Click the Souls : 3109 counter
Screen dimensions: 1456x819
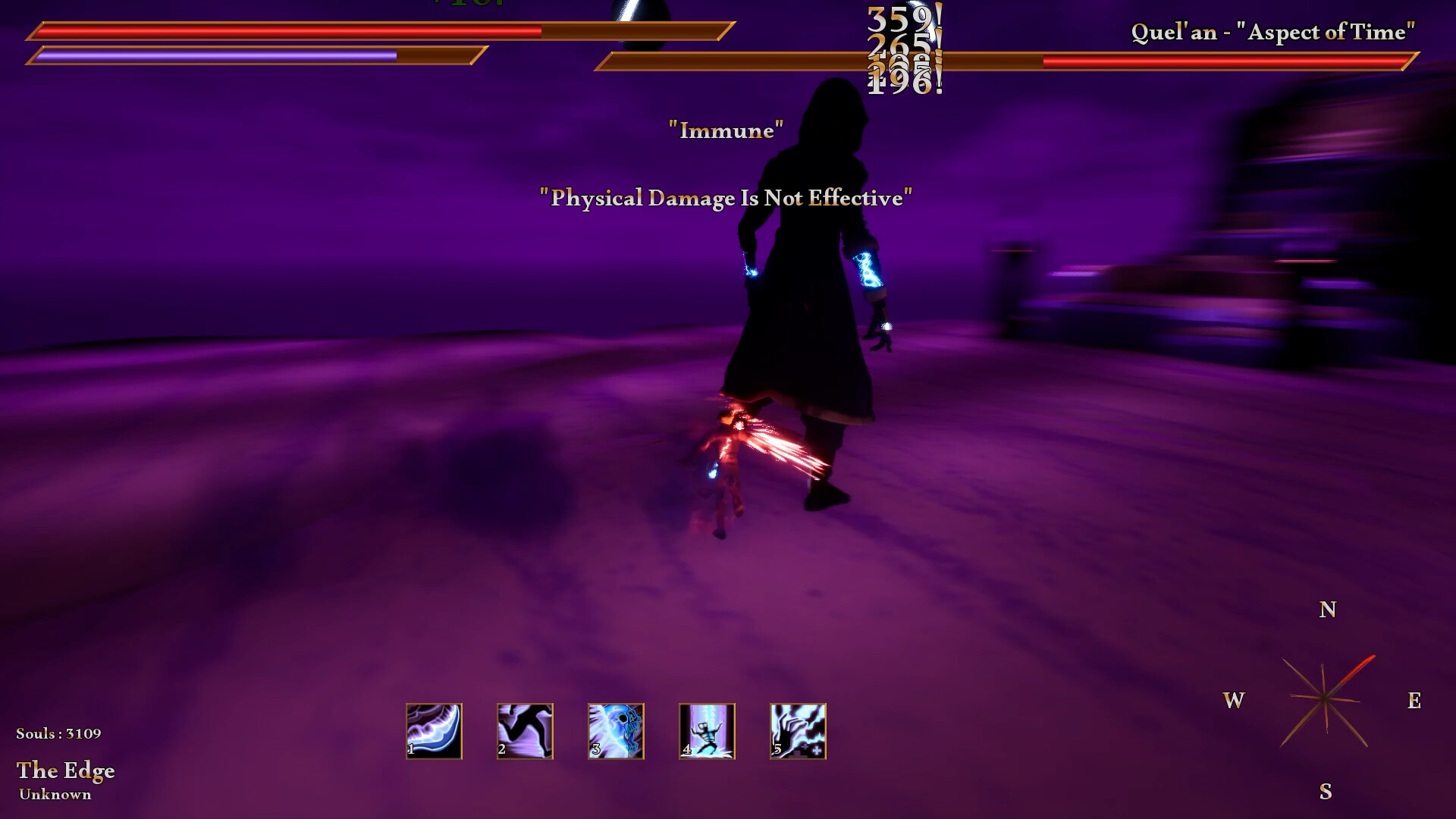[x=59, y=733]
